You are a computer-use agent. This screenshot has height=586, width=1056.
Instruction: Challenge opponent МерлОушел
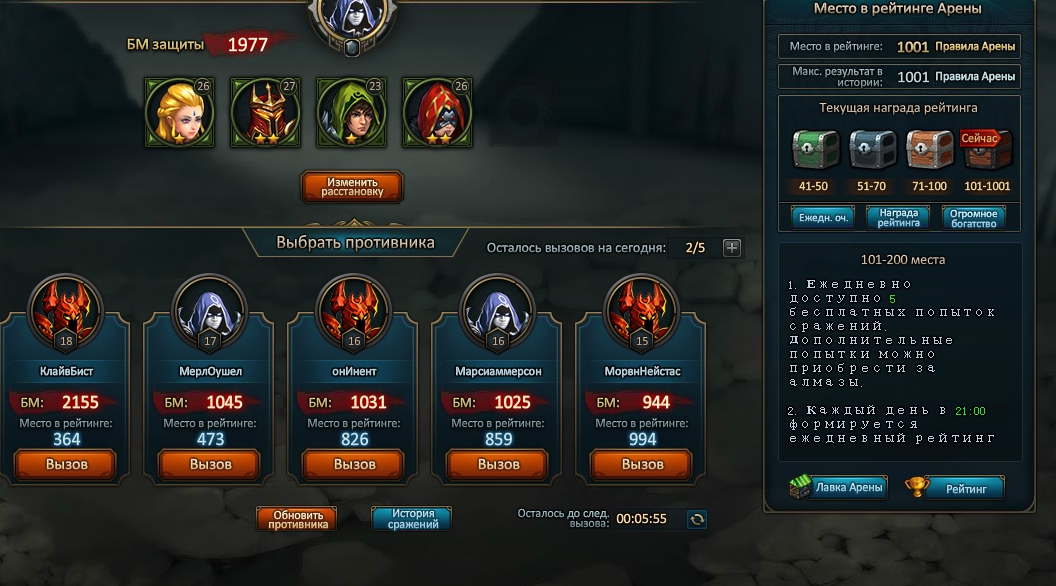pos(210,465)
